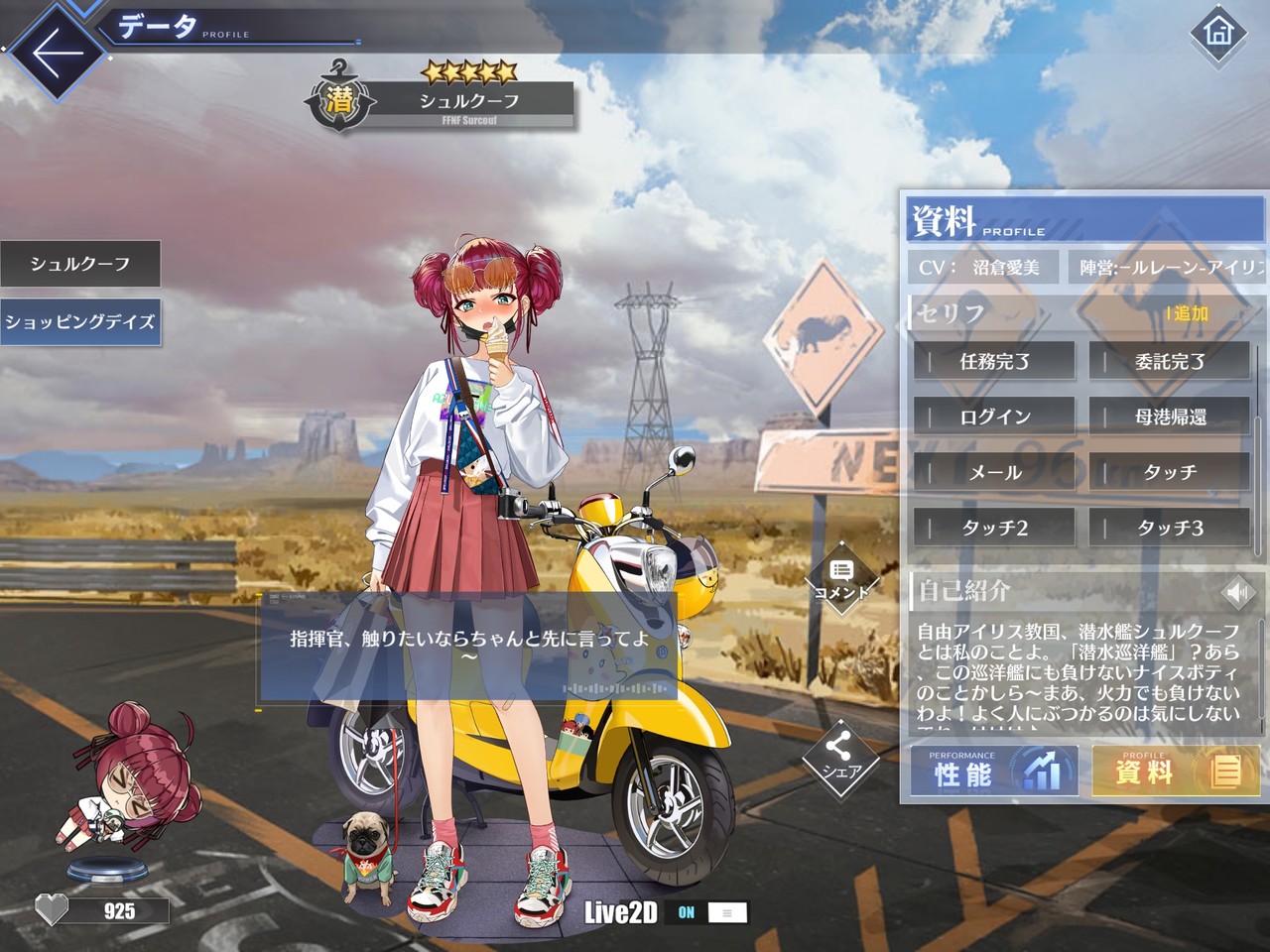The height and width of the screenshot is (952, 1270).
Task: Click the anchor submarine (潜) emblem icon
Action: (x=340, y=98)
